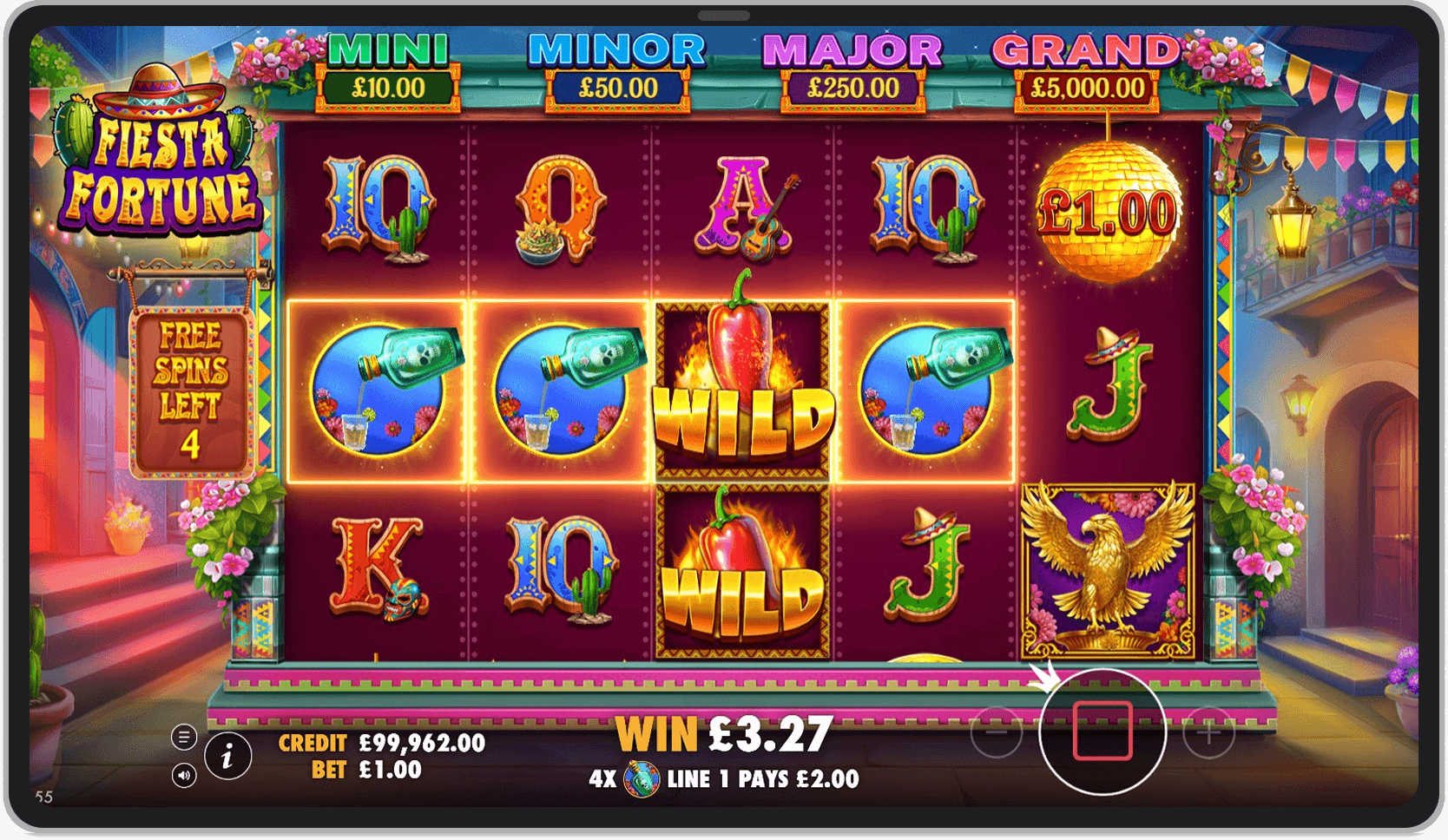Stop the spin with the square button
The width and height of the screenshot is (1448, 840).
1102,732
